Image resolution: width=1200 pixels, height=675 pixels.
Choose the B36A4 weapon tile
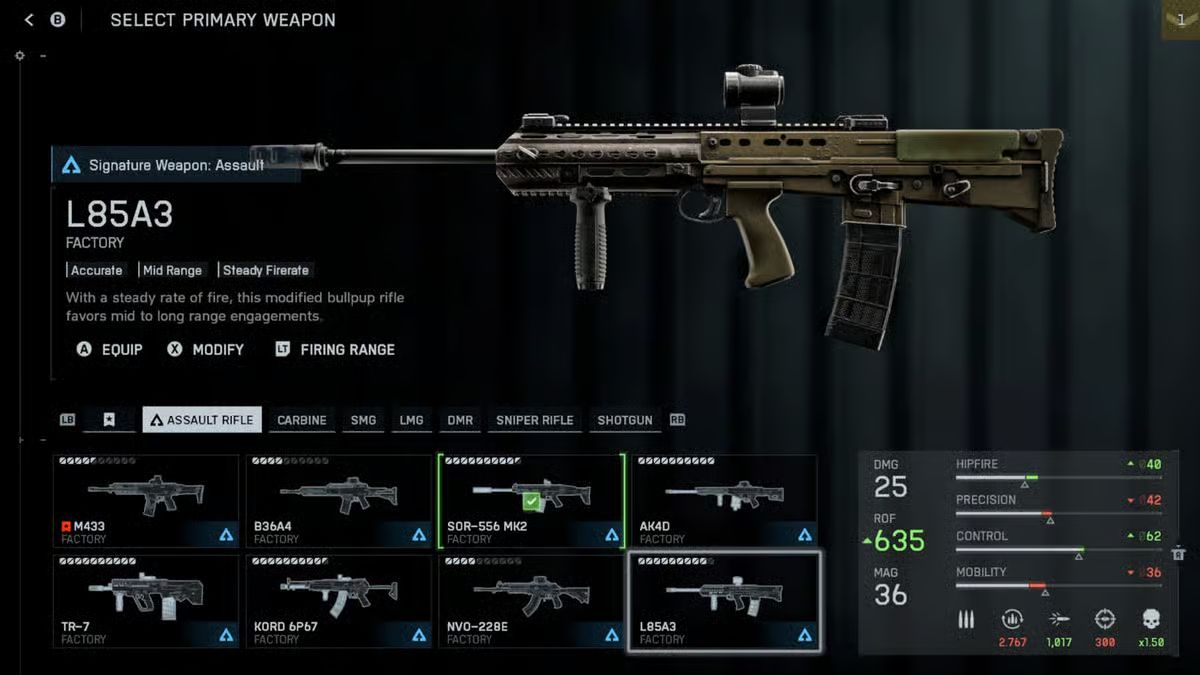pyautogui.click(x=339, y=502)
